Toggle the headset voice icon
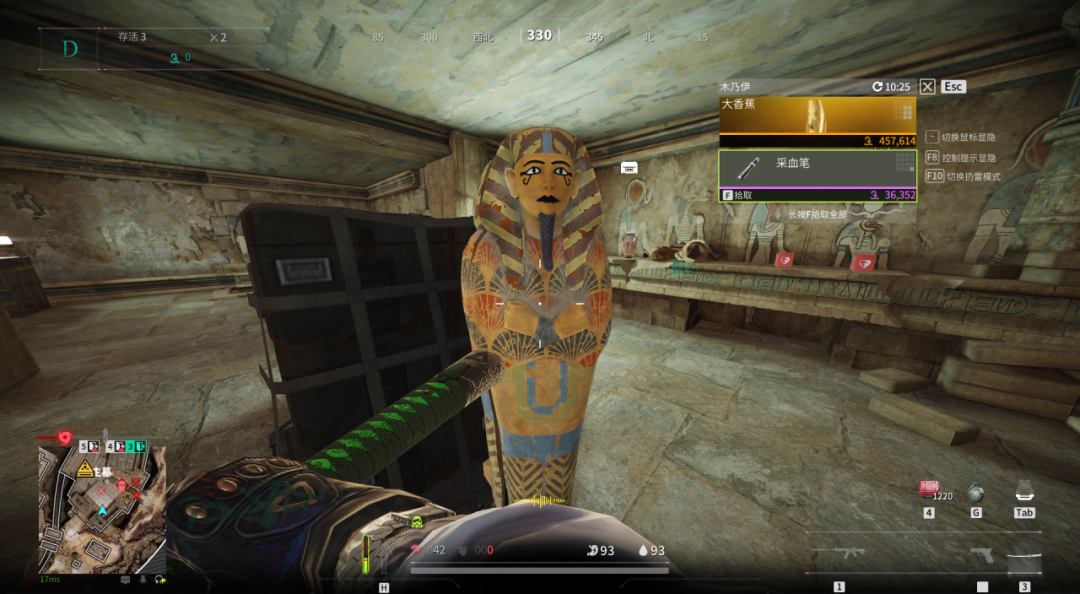This screenshot has width=1080, height=594. [x=161, y=579]
